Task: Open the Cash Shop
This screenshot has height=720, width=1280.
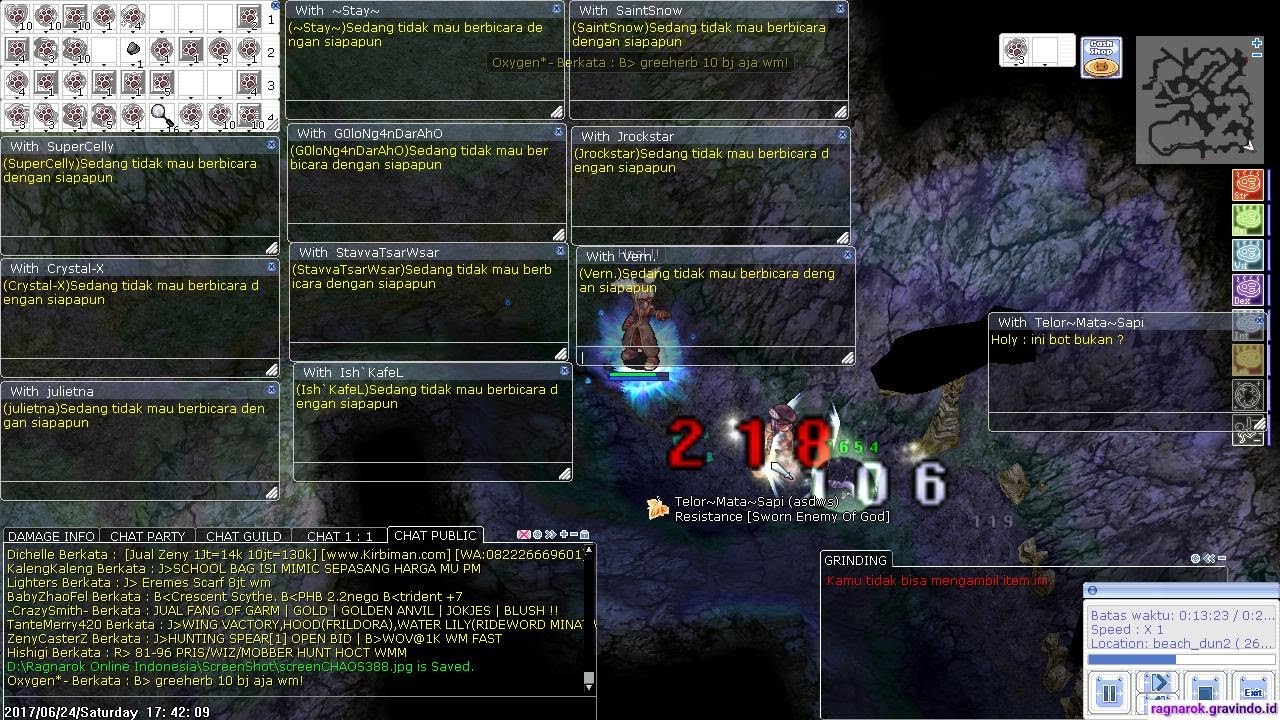Action: 1100,57
